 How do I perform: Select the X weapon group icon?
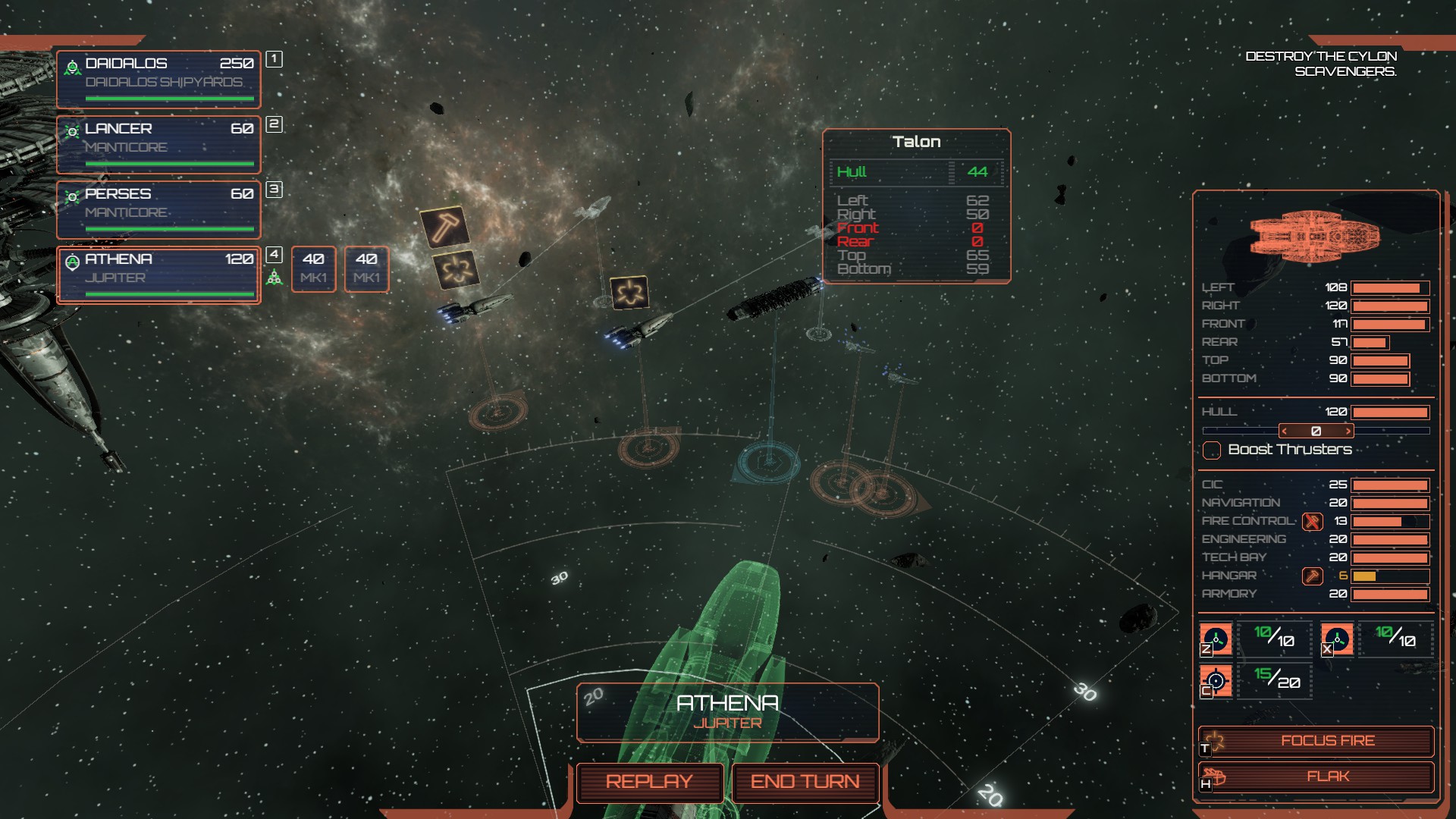[x=1337, y=639]
